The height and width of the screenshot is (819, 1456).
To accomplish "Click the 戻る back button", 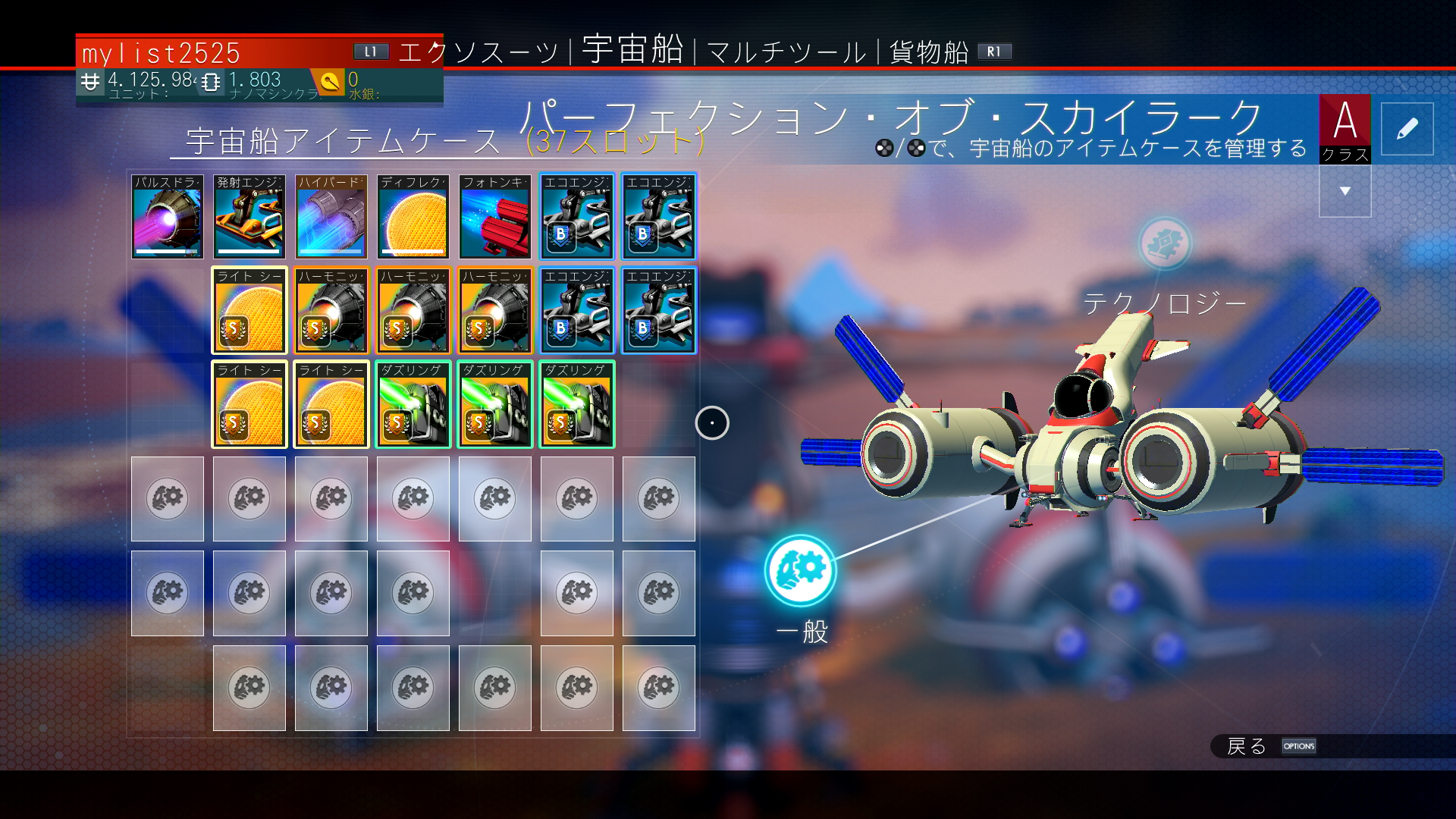I will point(1247,746).
